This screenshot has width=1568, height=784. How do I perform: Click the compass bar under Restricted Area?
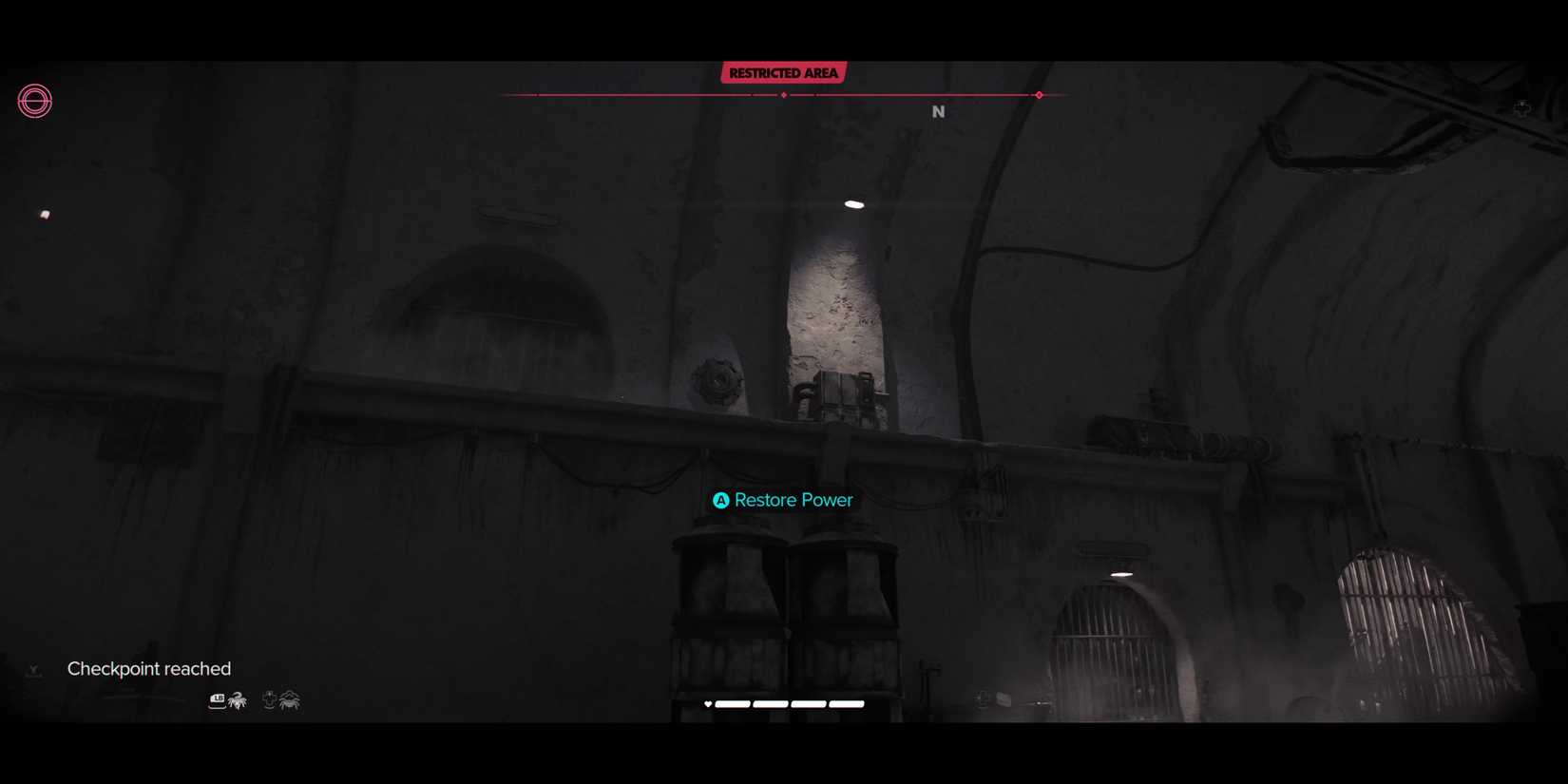(x=783, y=95)
